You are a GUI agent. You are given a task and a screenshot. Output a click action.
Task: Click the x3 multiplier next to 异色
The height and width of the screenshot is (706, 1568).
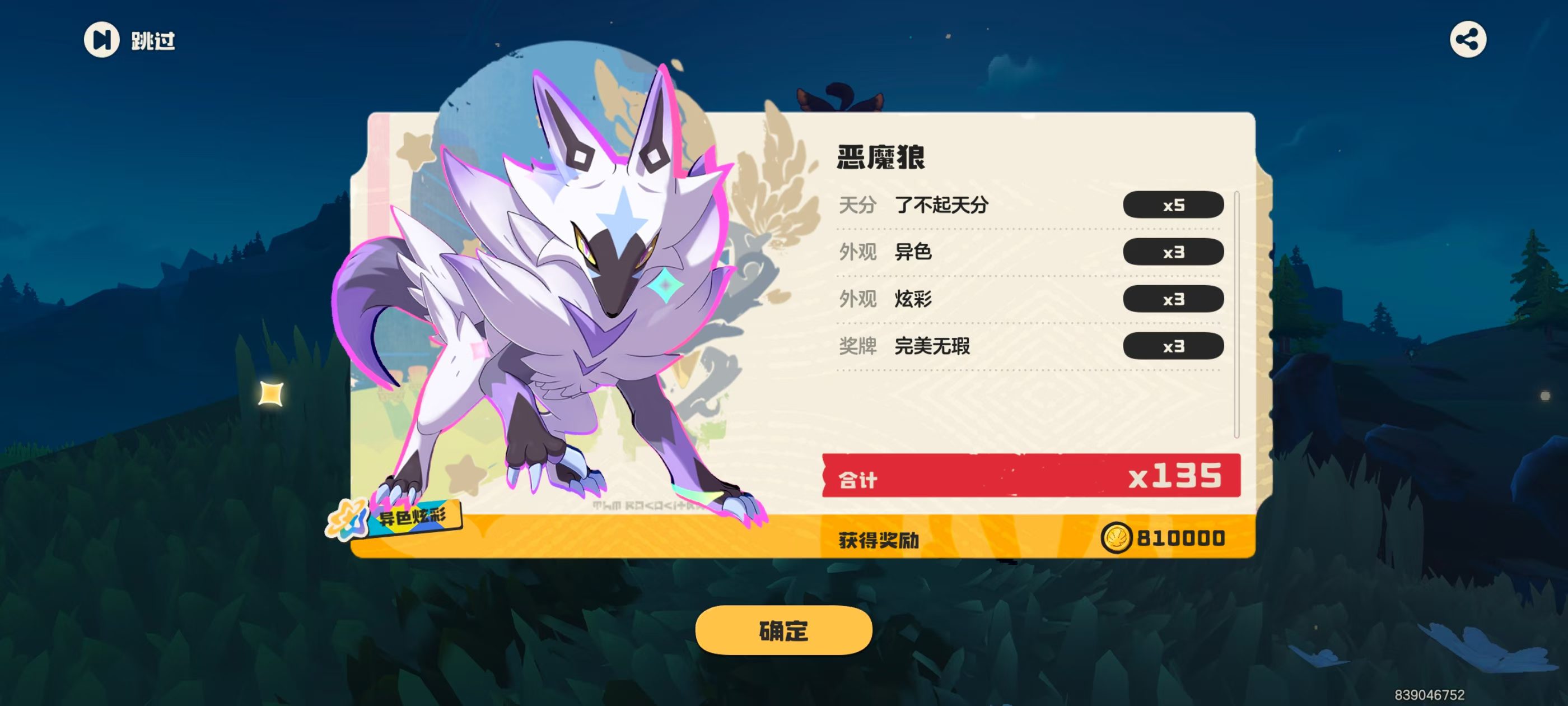[1175, 252]
